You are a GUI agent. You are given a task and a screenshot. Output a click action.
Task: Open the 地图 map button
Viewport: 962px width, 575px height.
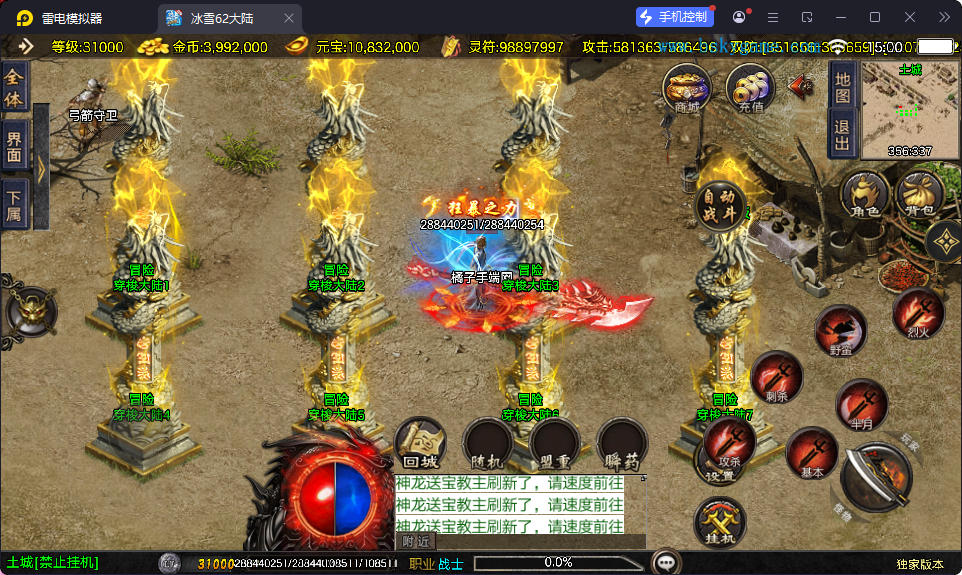842,86
